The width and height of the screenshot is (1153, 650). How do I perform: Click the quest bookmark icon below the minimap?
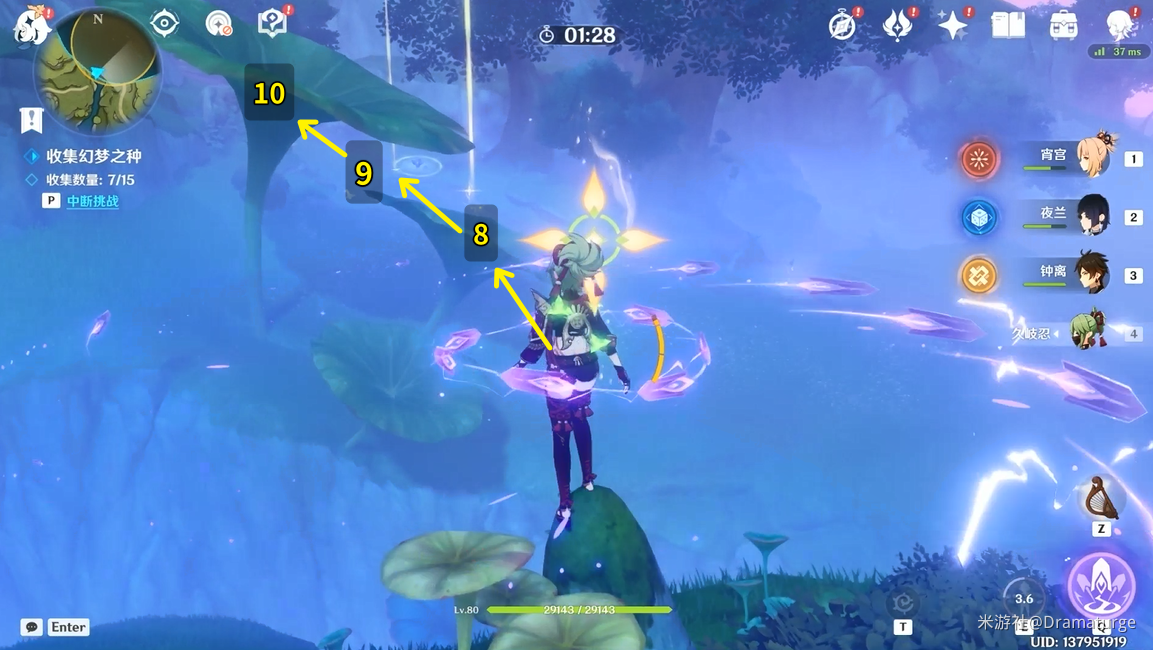[31, 120]
